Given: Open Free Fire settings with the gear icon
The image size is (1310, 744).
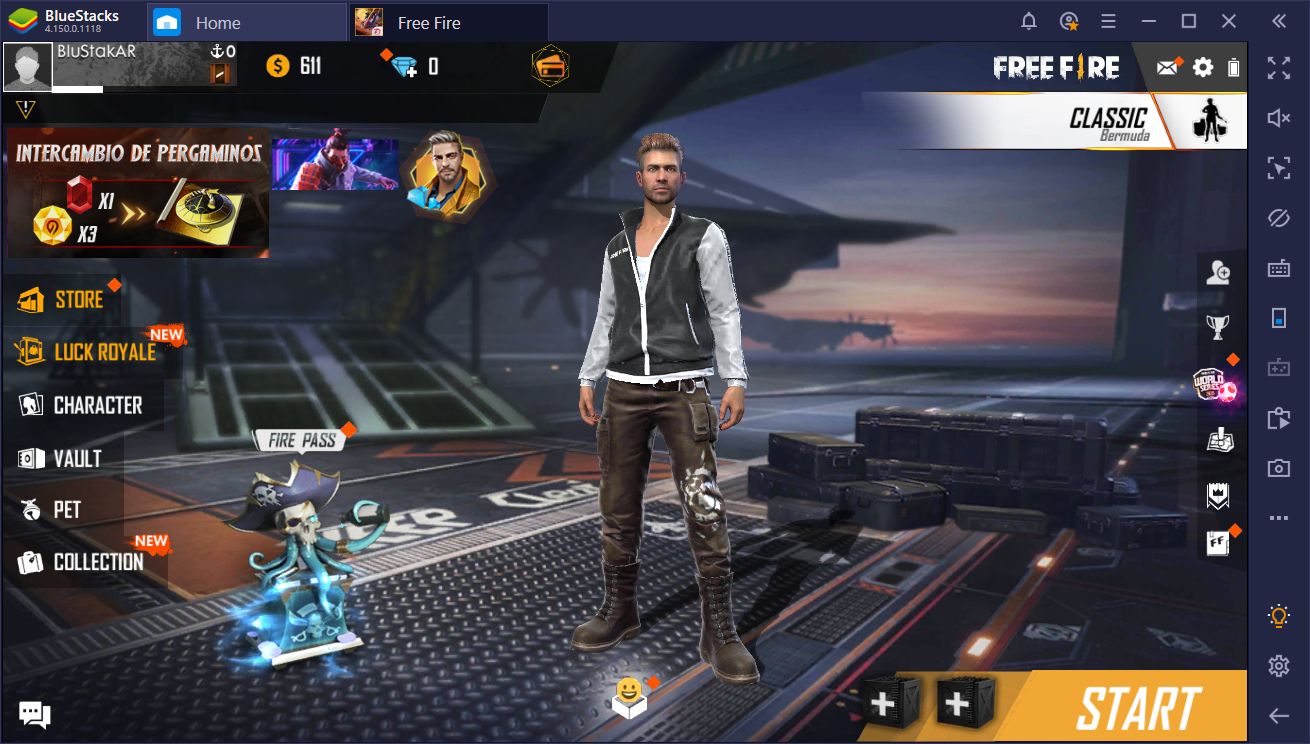Looking at the screenshot, I should point(1202,67).
